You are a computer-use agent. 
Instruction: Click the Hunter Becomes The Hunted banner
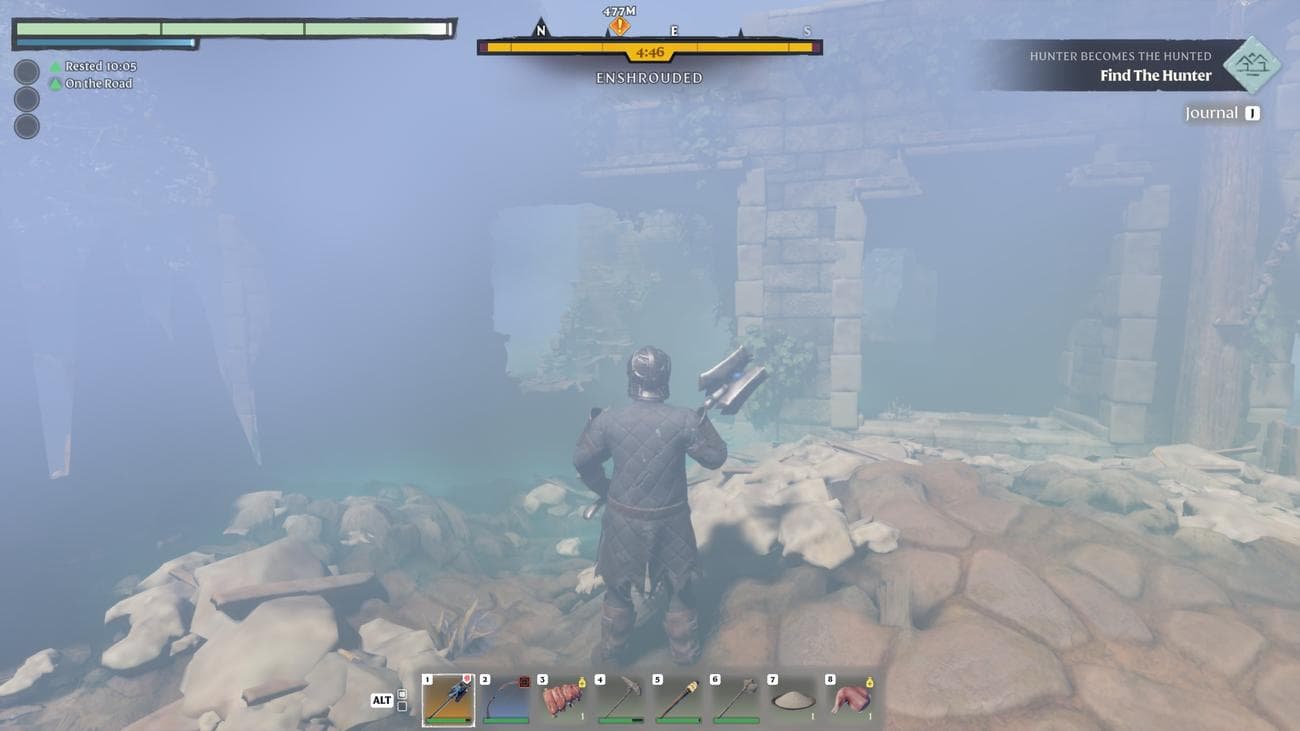1121,56
